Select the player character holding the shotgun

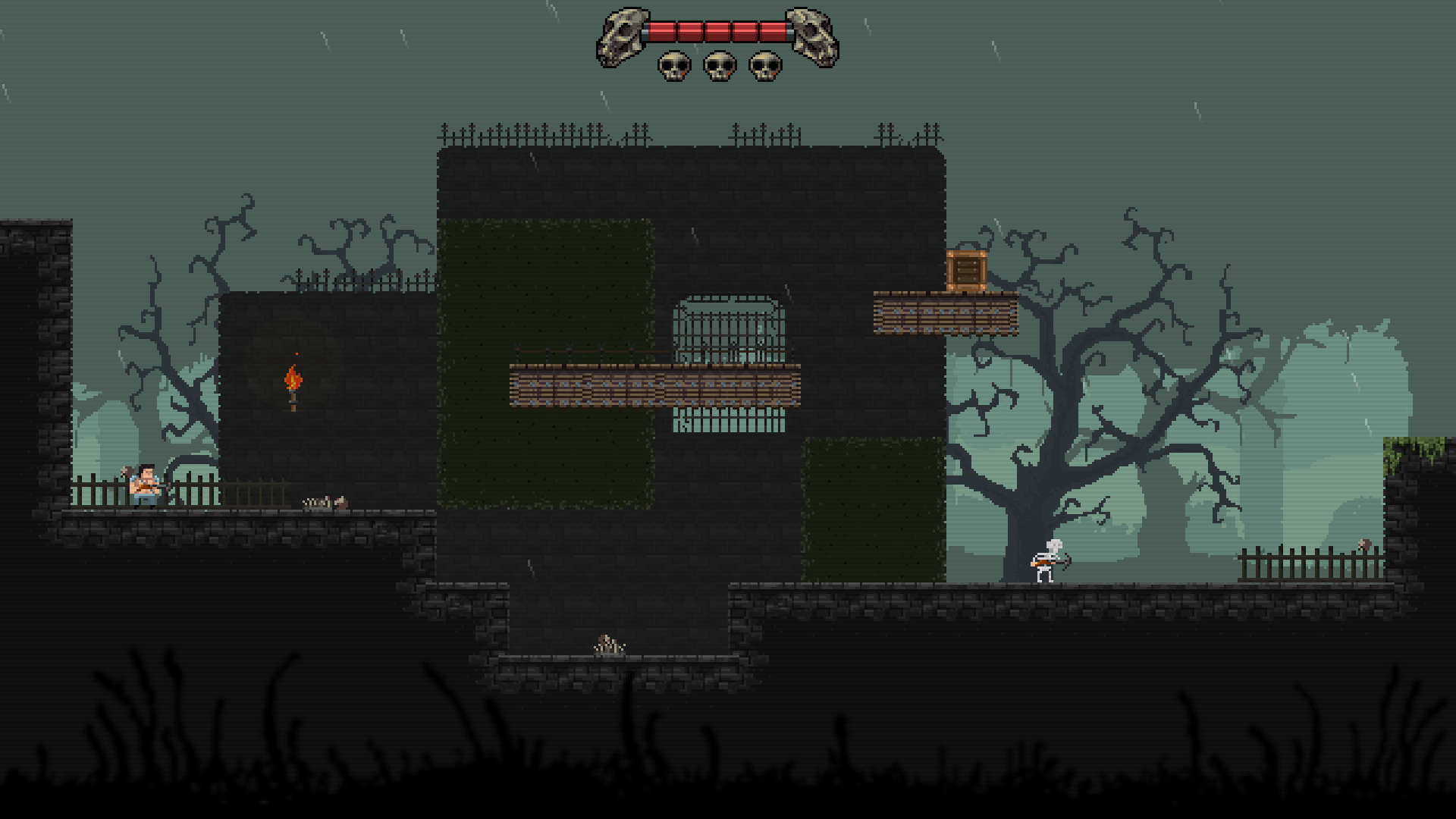click(x=144, y=489)
